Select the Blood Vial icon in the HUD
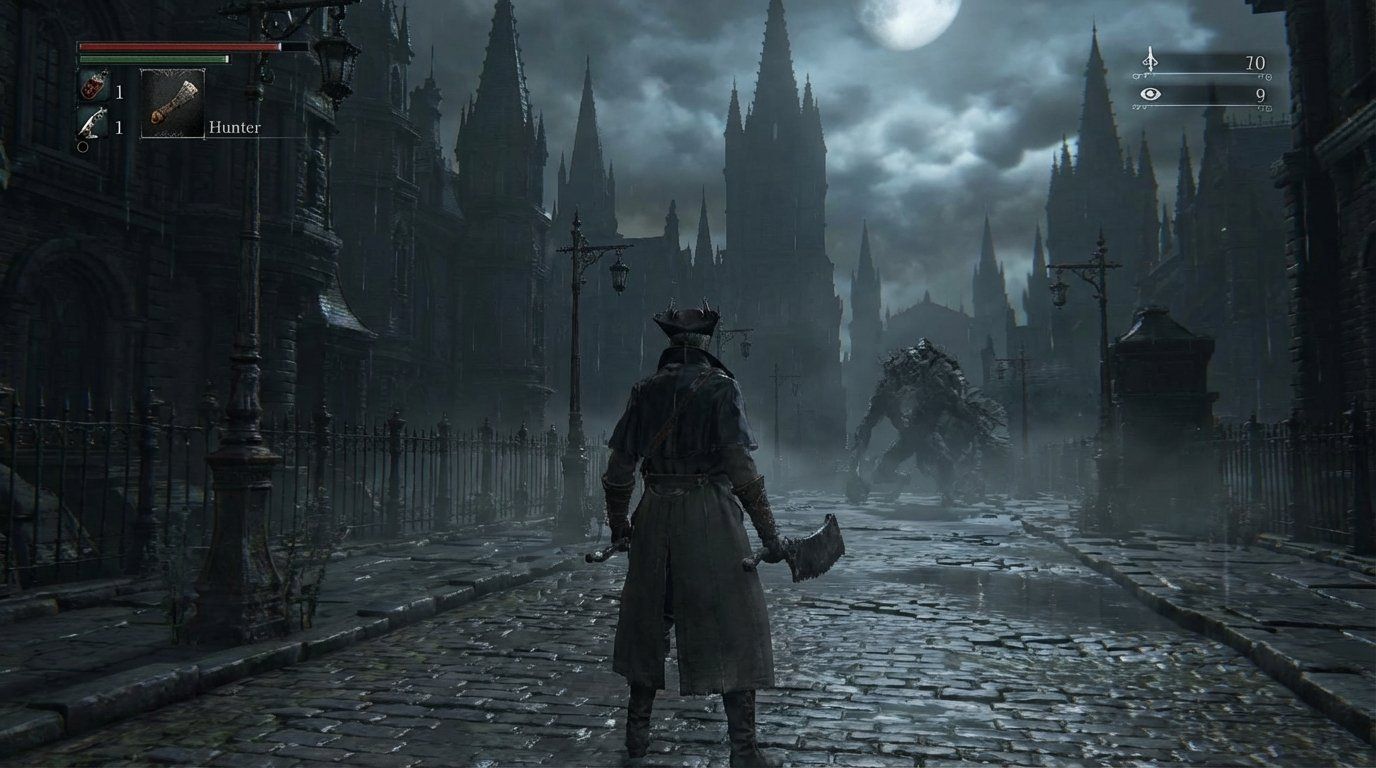 (91, 88)
